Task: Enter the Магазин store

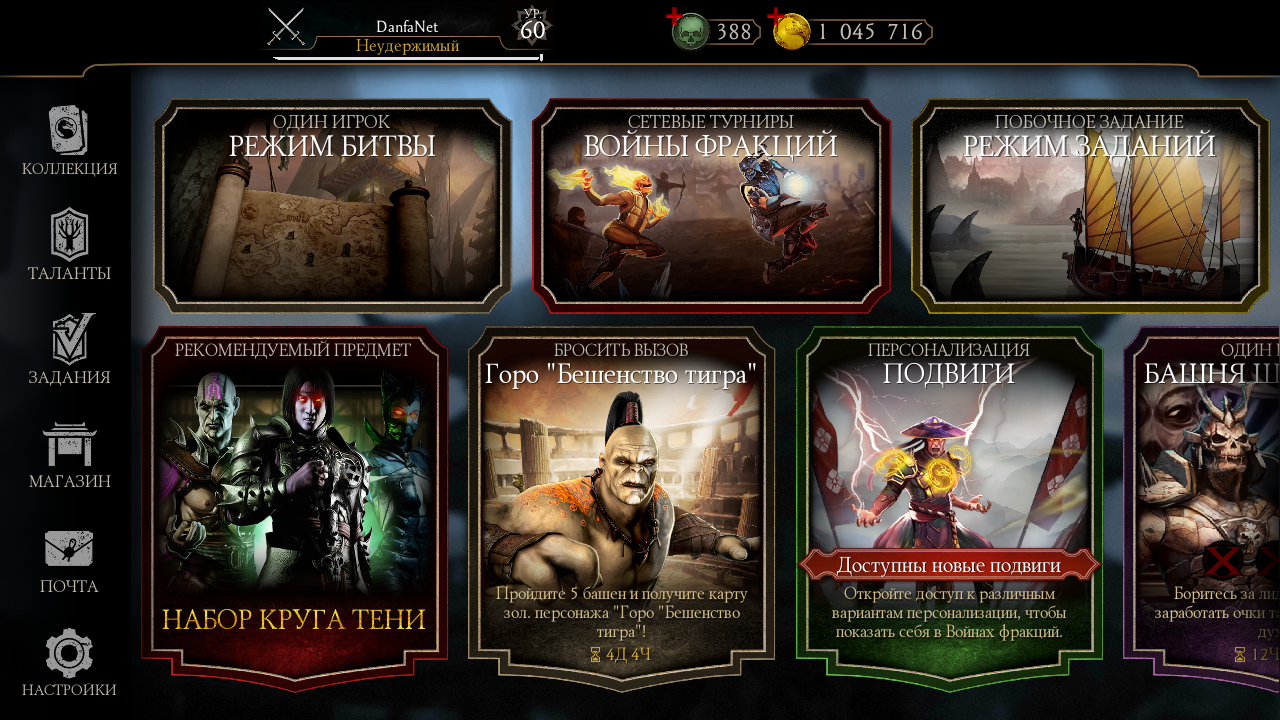Action: pyautogui.click(x=69, y=454)
